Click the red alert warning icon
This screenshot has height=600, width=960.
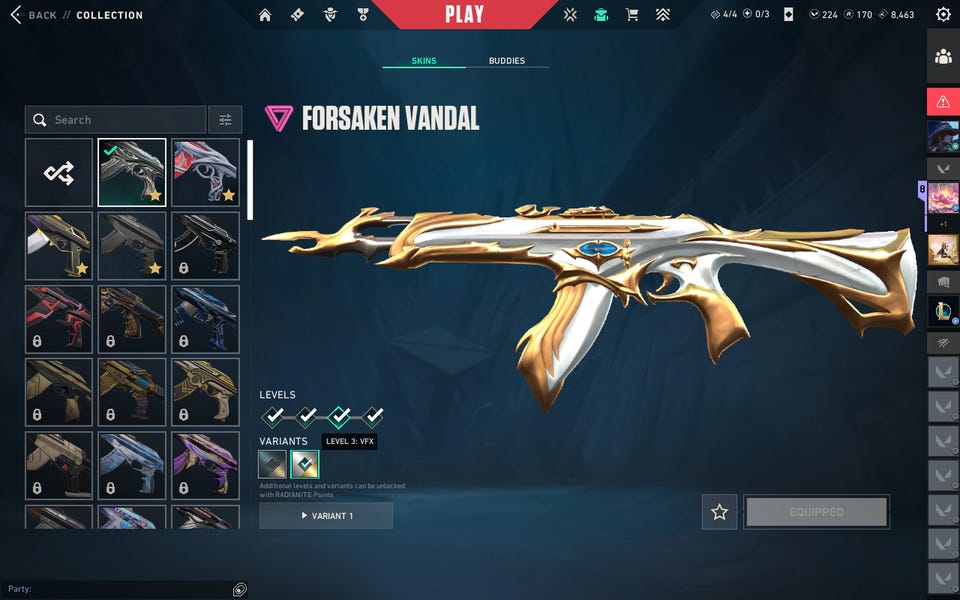943,101
